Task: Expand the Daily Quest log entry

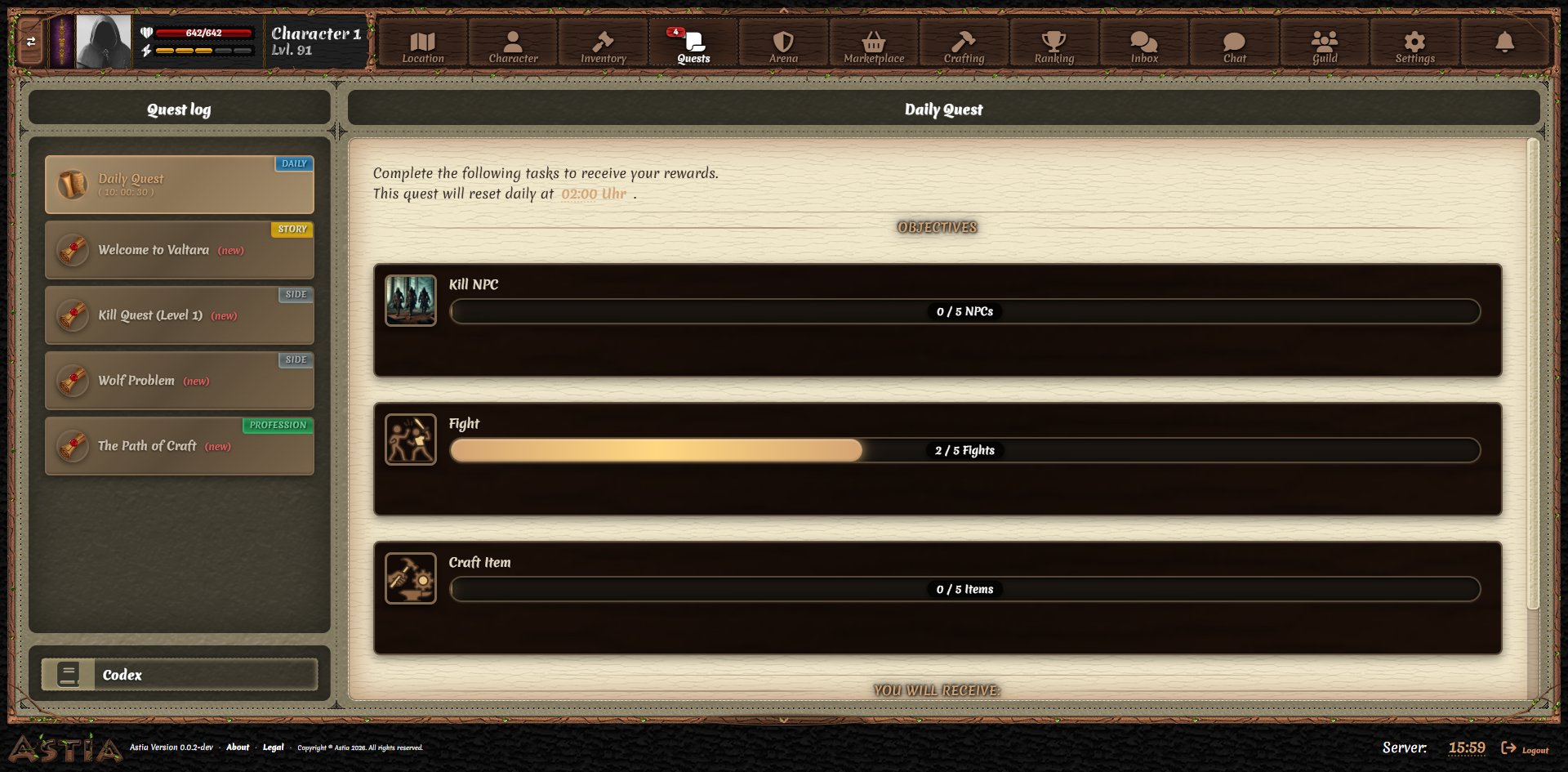Action: point(179,185)
